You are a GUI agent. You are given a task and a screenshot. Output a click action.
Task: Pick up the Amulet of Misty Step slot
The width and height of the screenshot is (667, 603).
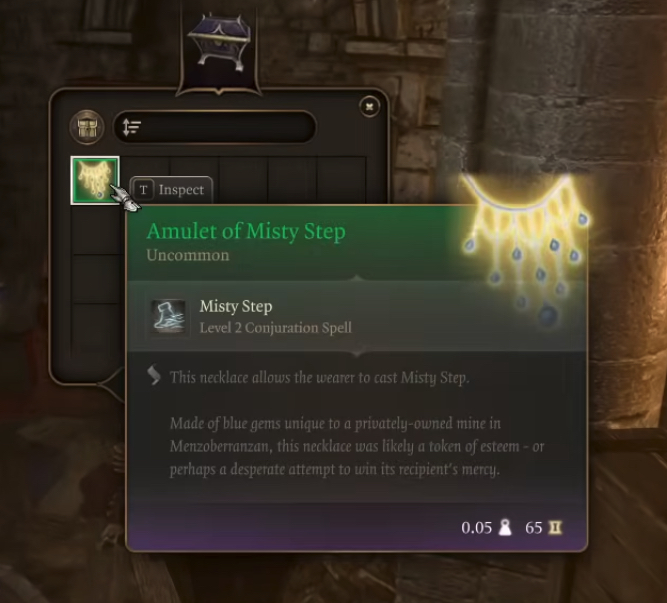[x=95, y=180]
